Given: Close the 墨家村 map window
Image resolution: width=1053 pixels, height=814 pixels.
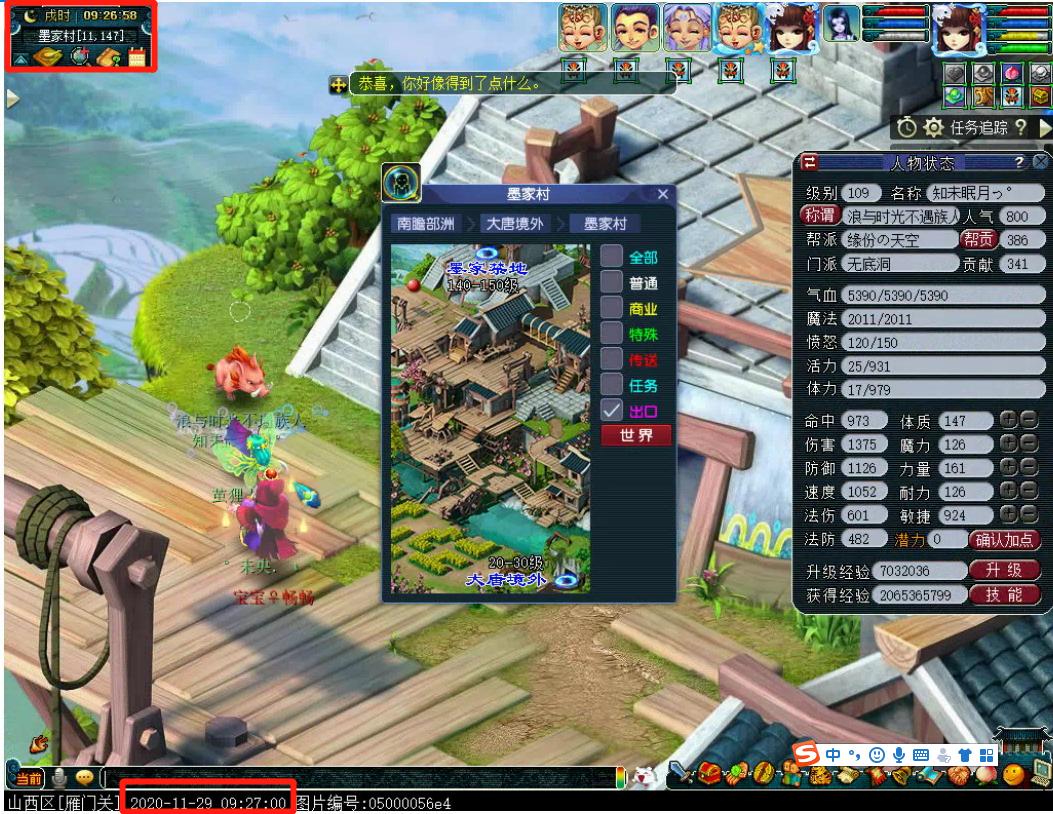Looking at the screenshot, I should tap(662, 195).
